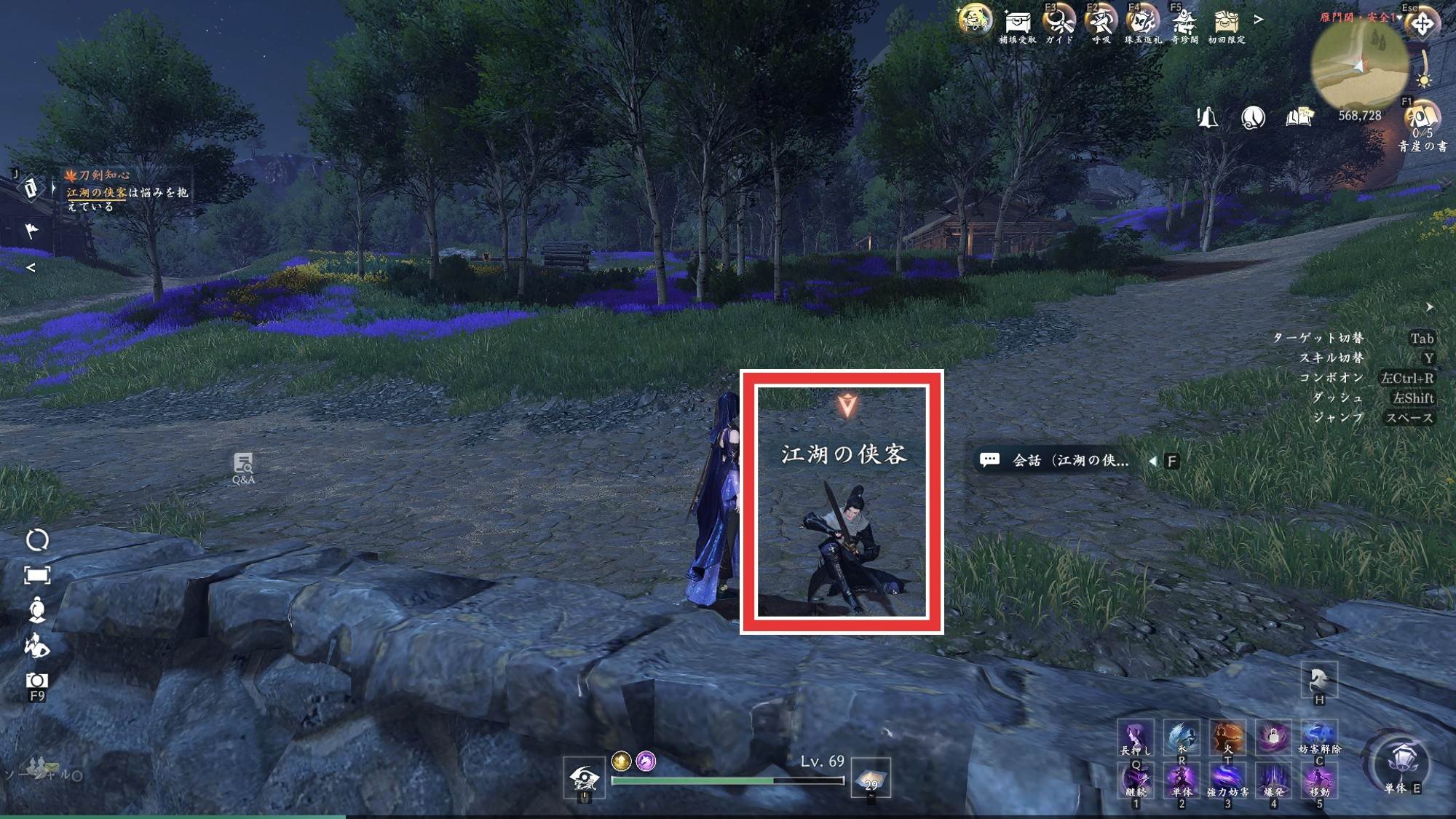Screen dimensions: 1456x819
Task: Open the 青崖の書 book icon
Action: pyautogui.click(x=1422, y=116)
